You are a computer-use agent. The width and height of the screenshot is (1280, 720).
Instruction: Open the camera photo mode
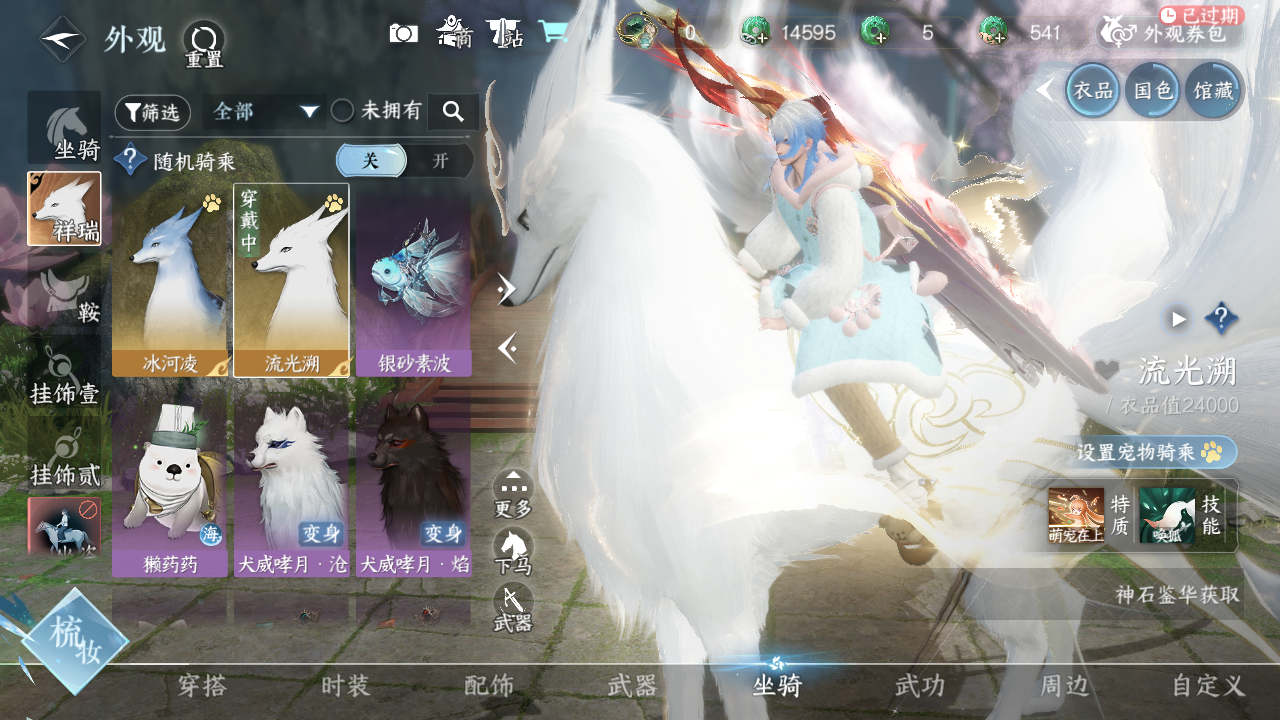click(404, 33)
